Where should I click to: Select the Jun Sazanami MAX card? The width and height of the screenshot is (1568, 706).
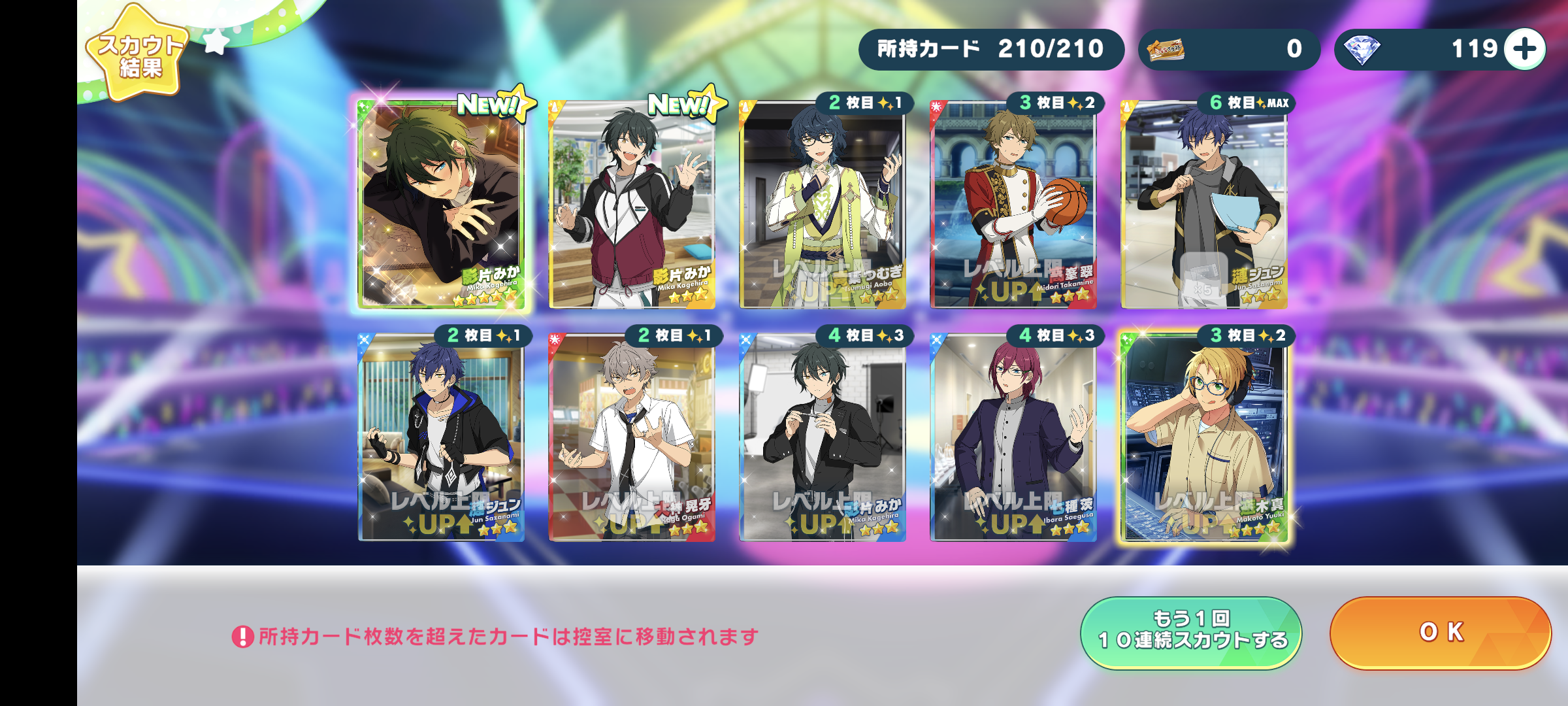point(1204,204)
